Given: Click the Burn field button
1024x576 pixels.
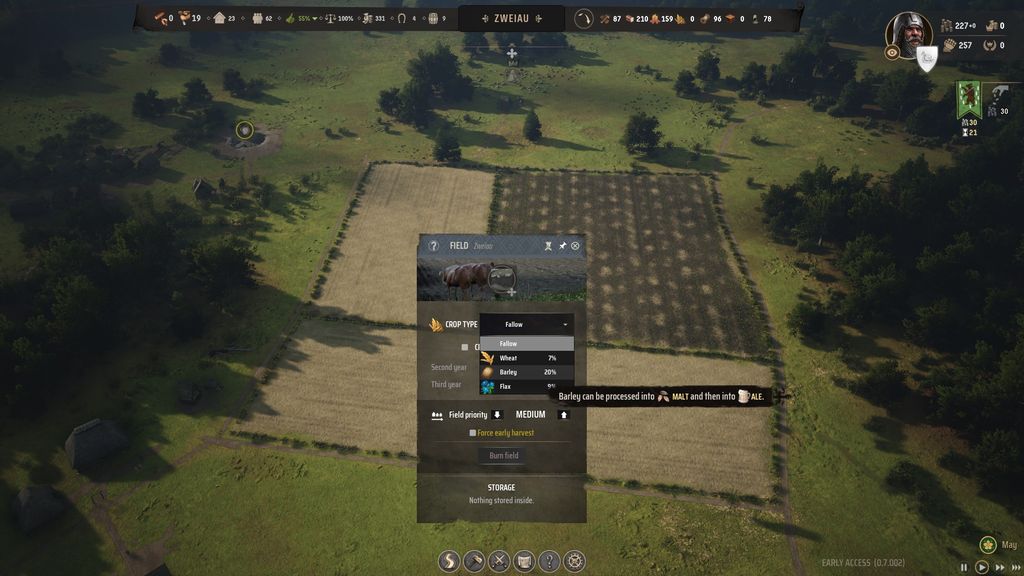Looking at the screenshot, I should click(x=503, y=455).
